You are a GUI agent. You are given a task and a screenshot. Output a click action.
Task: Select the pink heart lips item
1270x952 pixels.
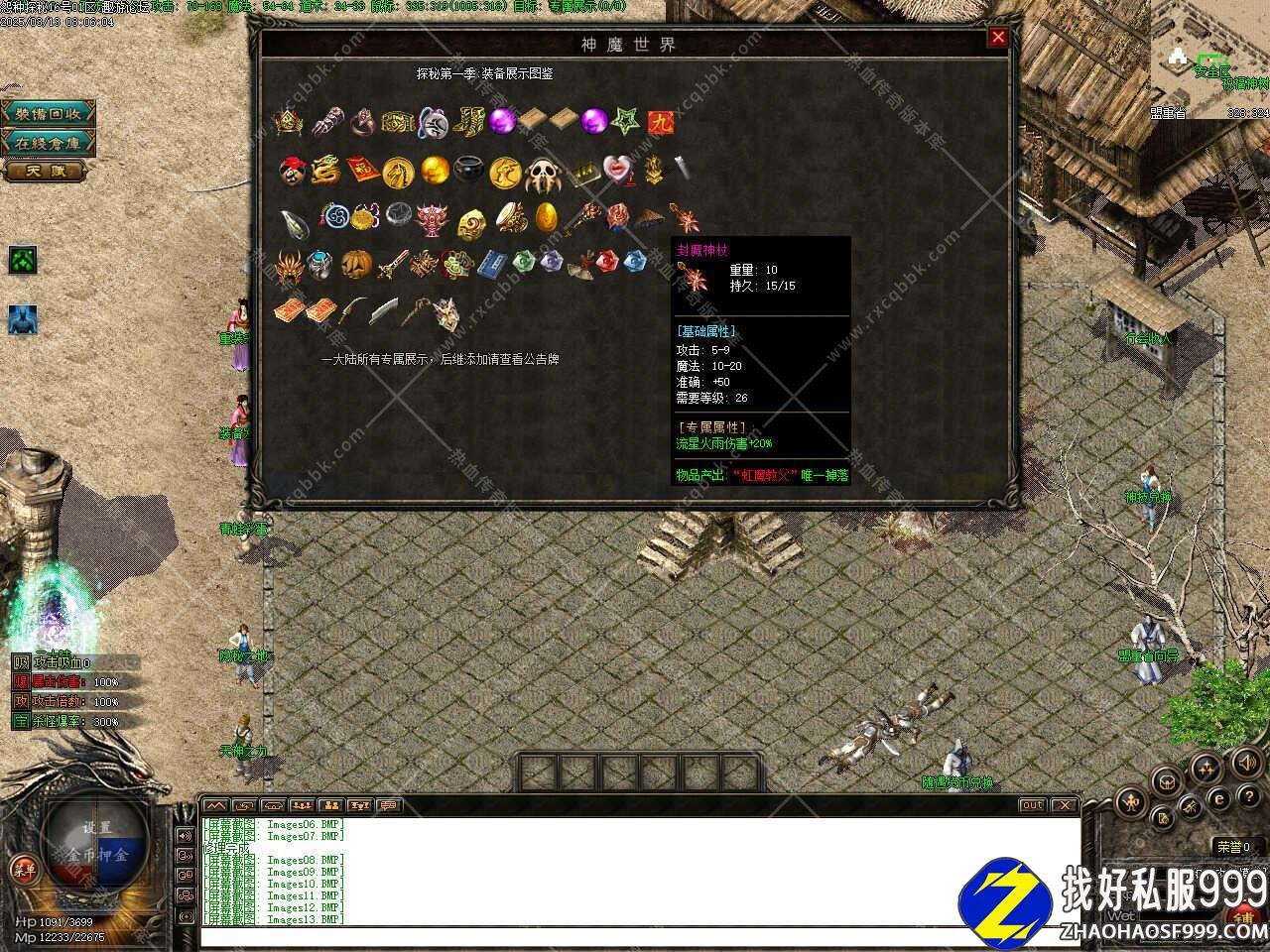[x=619, y=170]
